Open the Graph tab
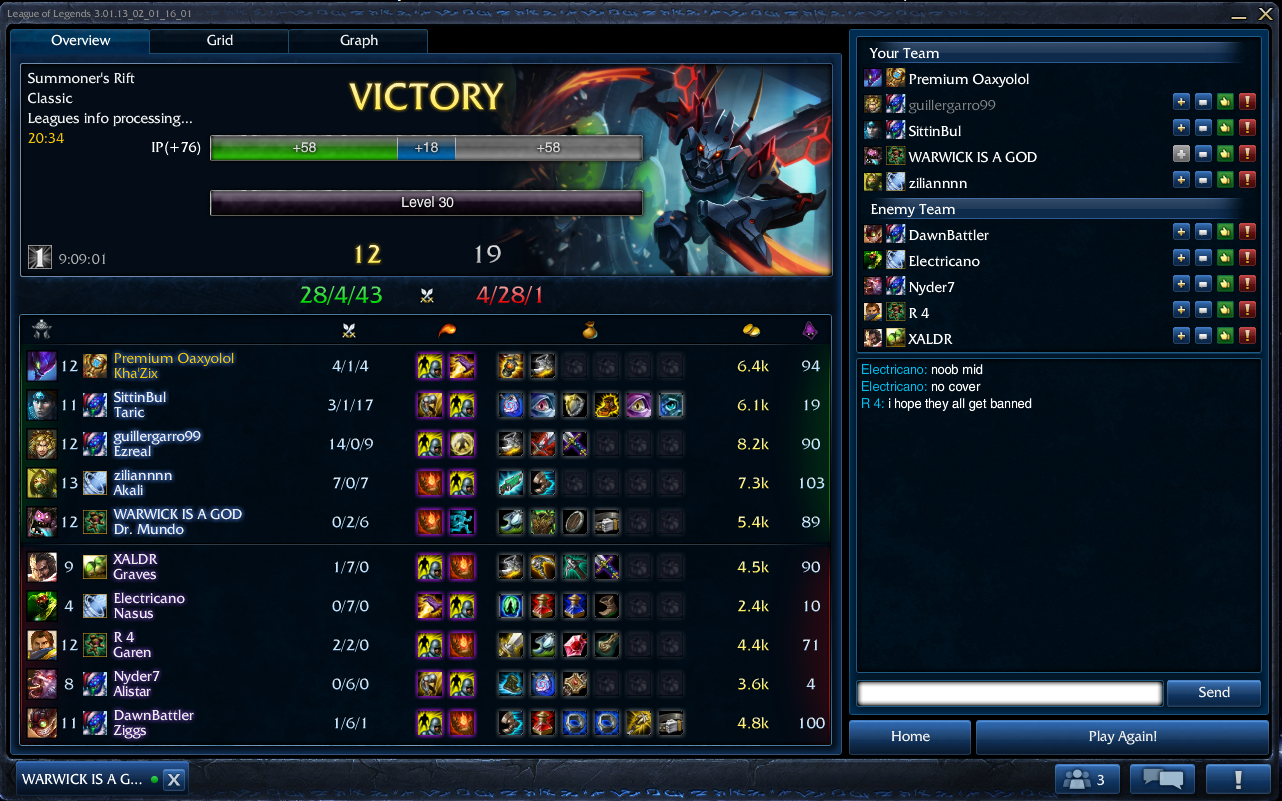 pos(358,41)
